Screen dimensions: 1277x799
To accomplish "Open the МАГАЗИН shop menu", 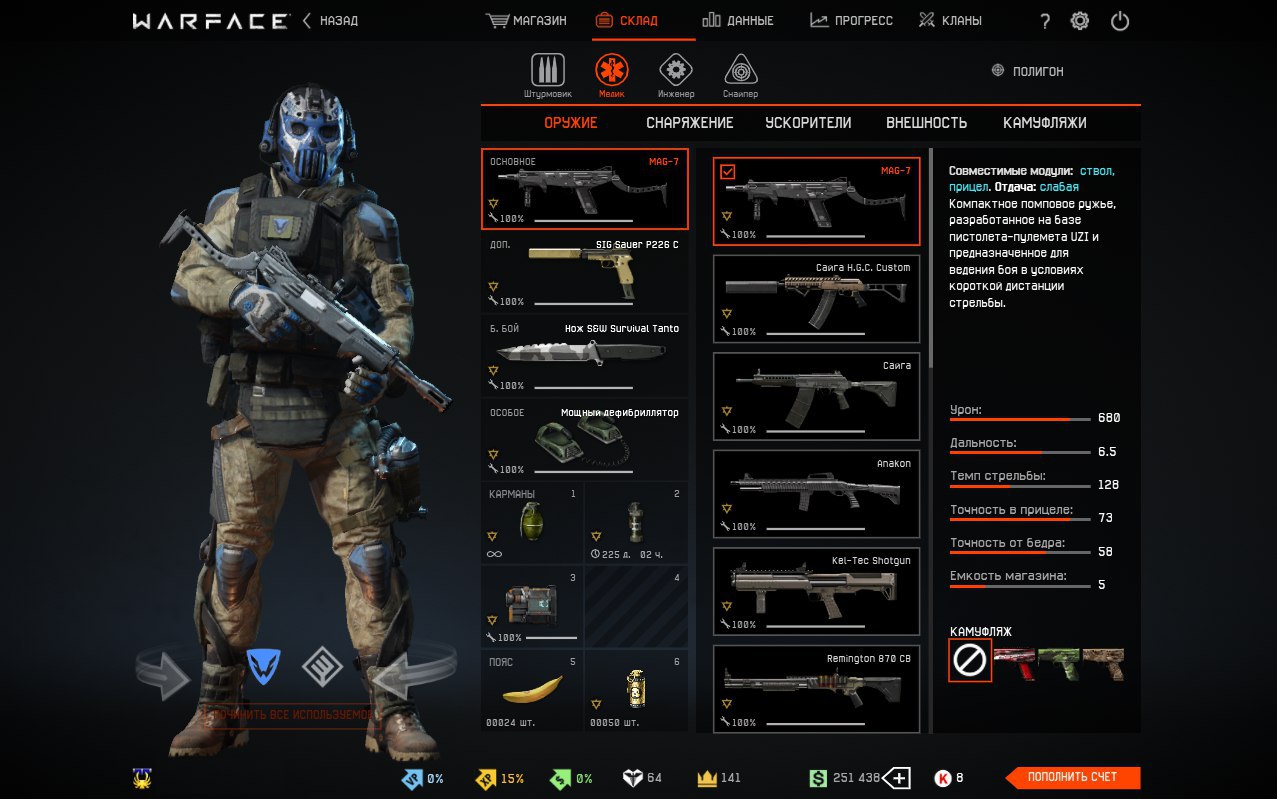I will (x=526, y=20).
